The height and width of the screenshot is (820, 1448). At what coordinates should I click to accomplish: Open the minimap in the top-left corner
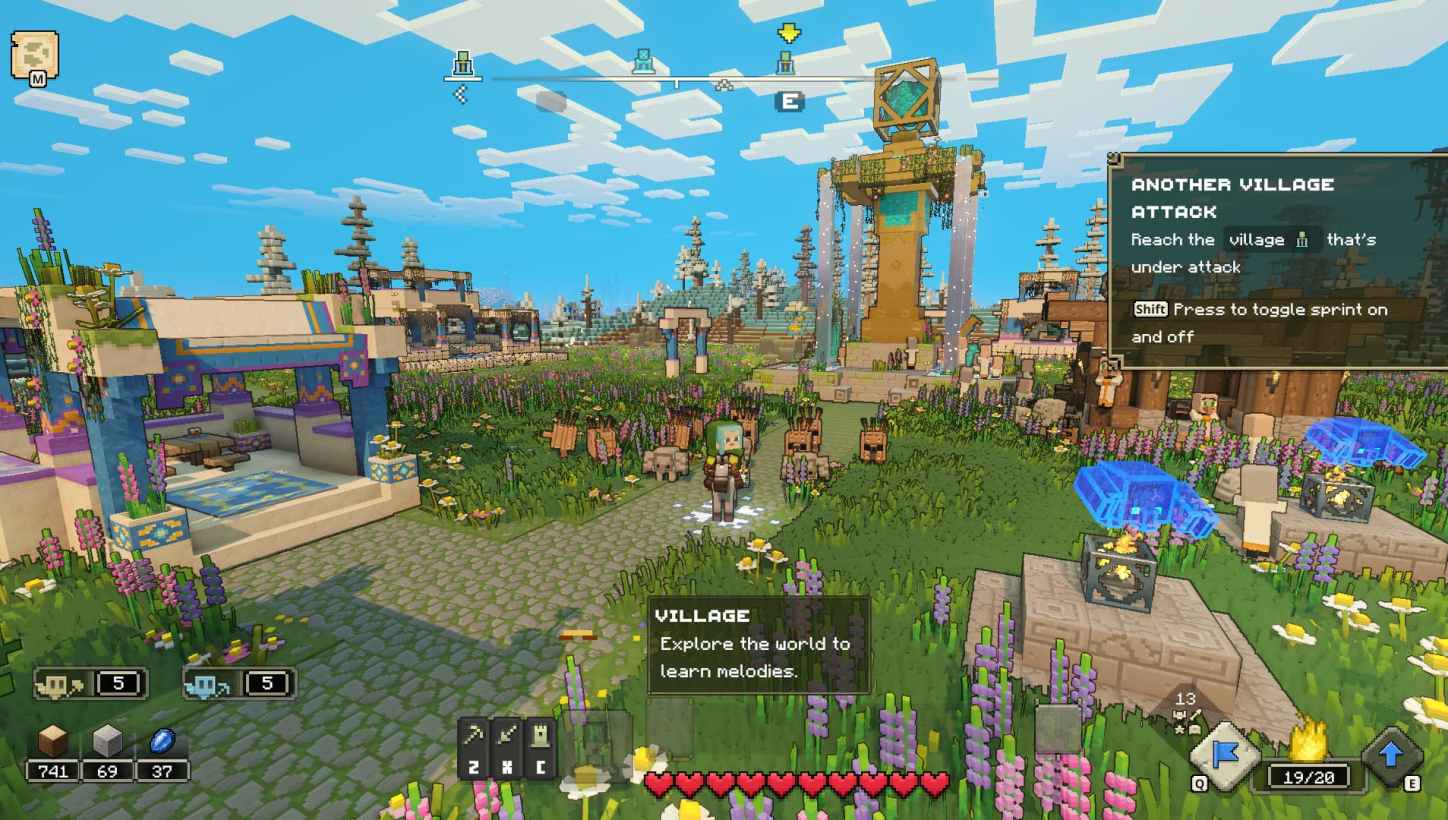click(33, 53)
